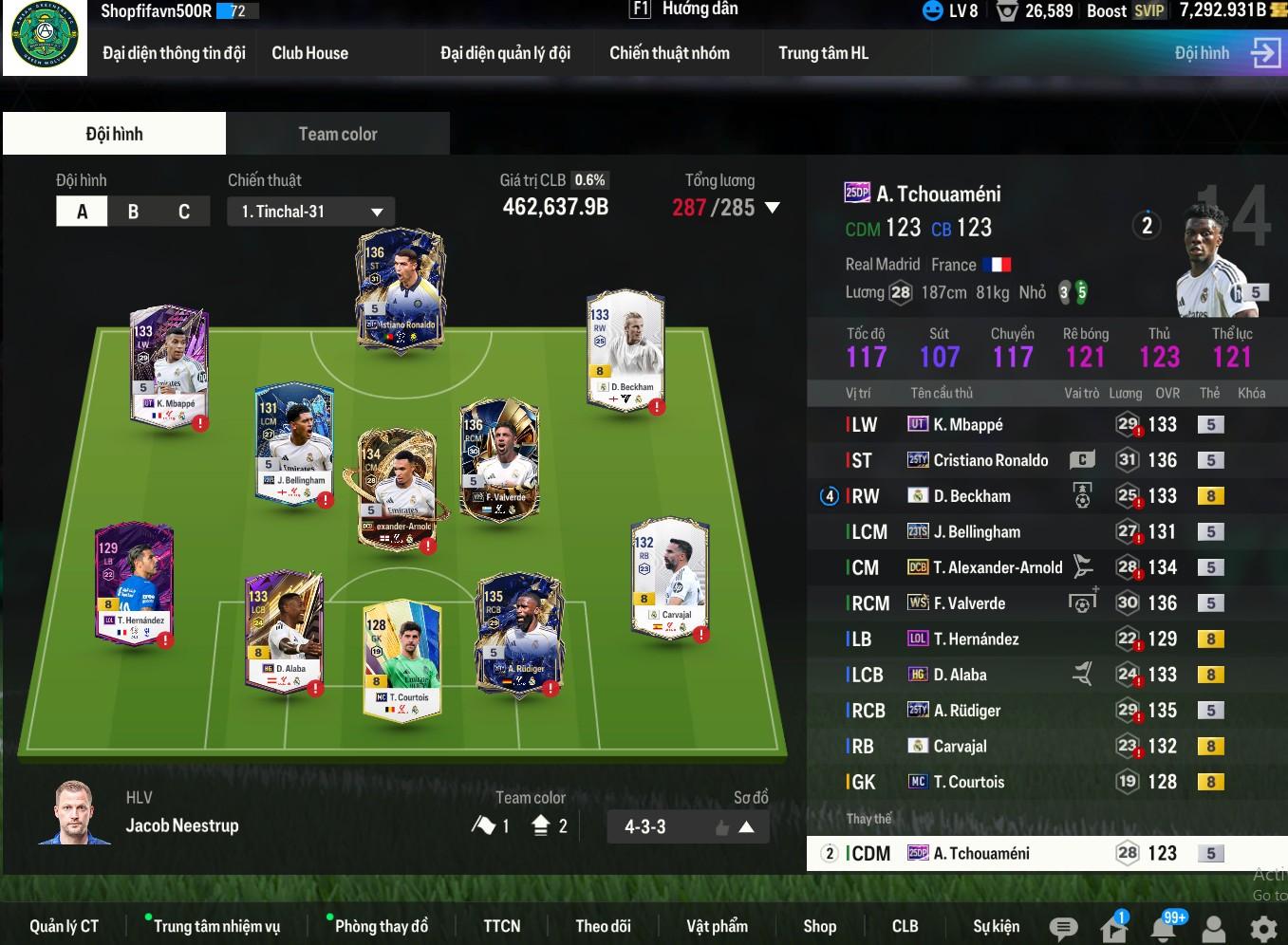Select Cristiano Ronaldo's card on the pitch
Screen dimensions: 1288x945
[x=401, y=289]
